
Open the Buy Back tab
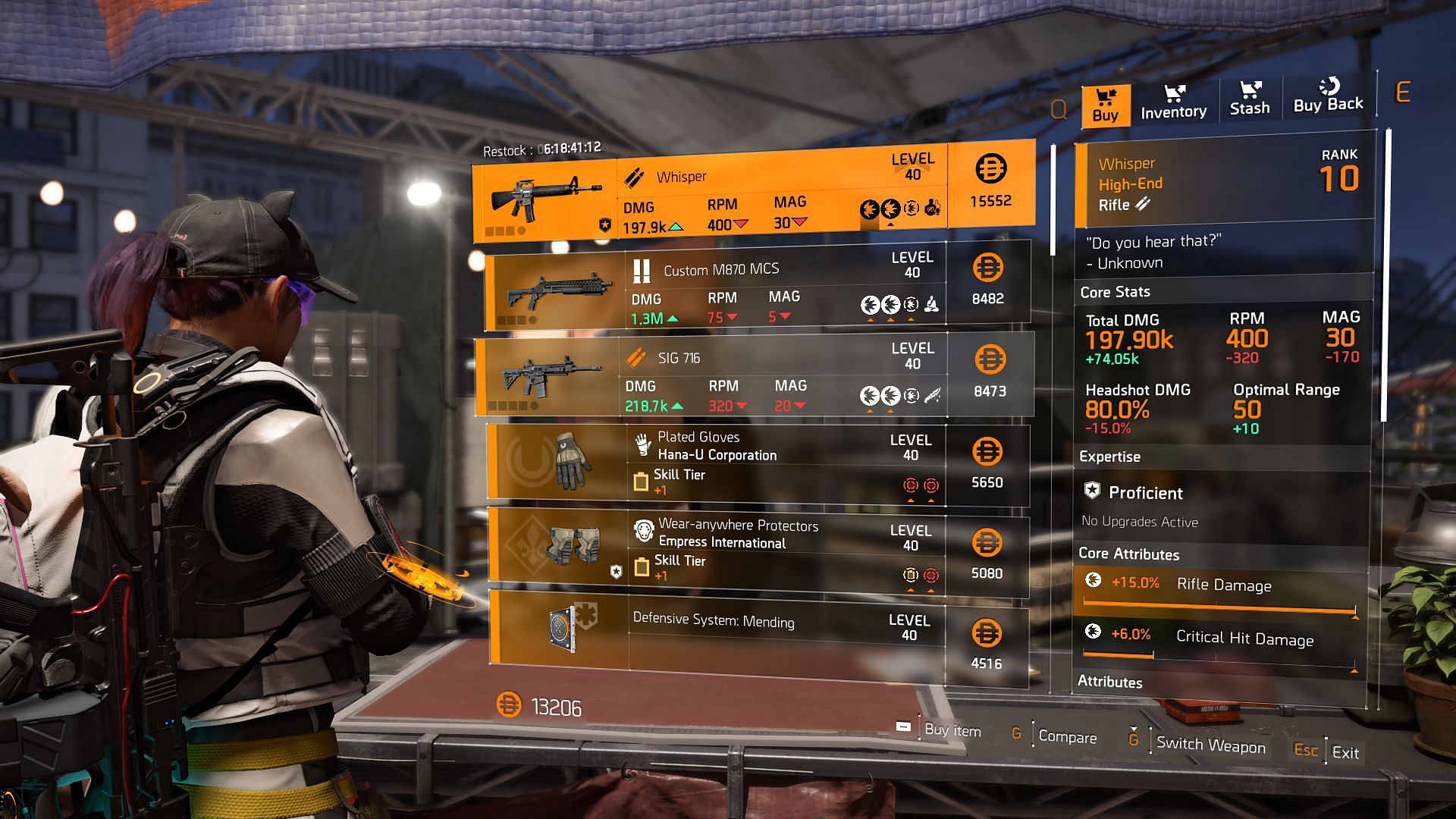(x=1328, y=97)
